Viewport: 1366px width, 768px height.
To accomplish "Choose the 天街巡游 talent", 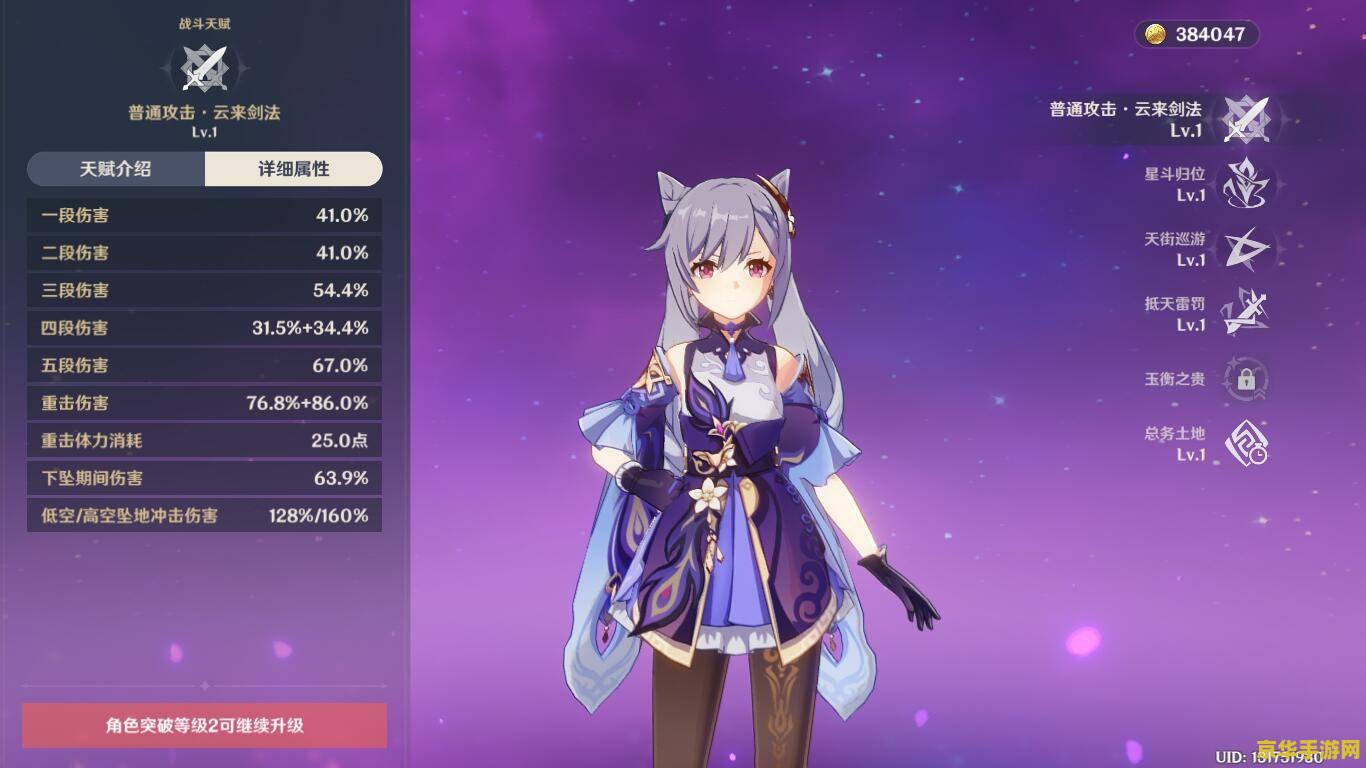I will [x=1246, y=249].
